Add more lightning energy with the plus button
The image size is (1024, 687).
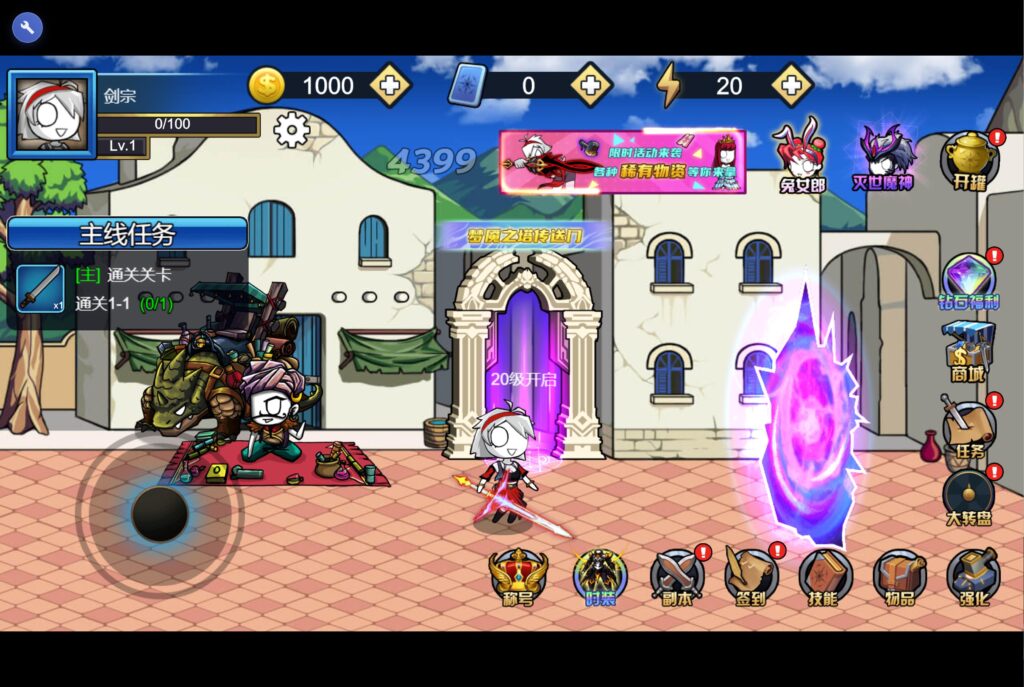[791, 86]
